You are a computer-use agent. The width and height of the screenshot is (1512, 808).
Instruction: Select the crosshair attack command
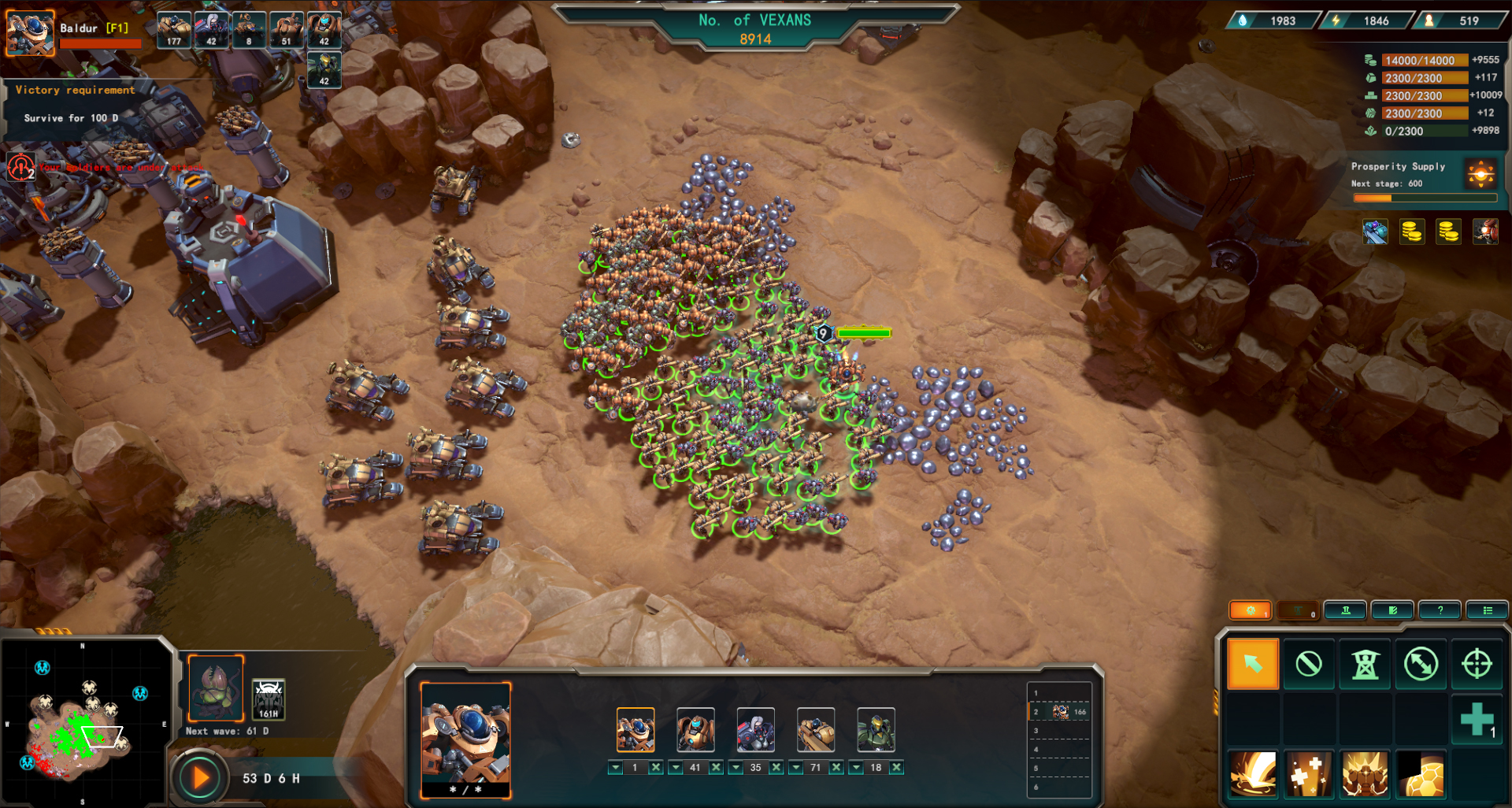1477,664
